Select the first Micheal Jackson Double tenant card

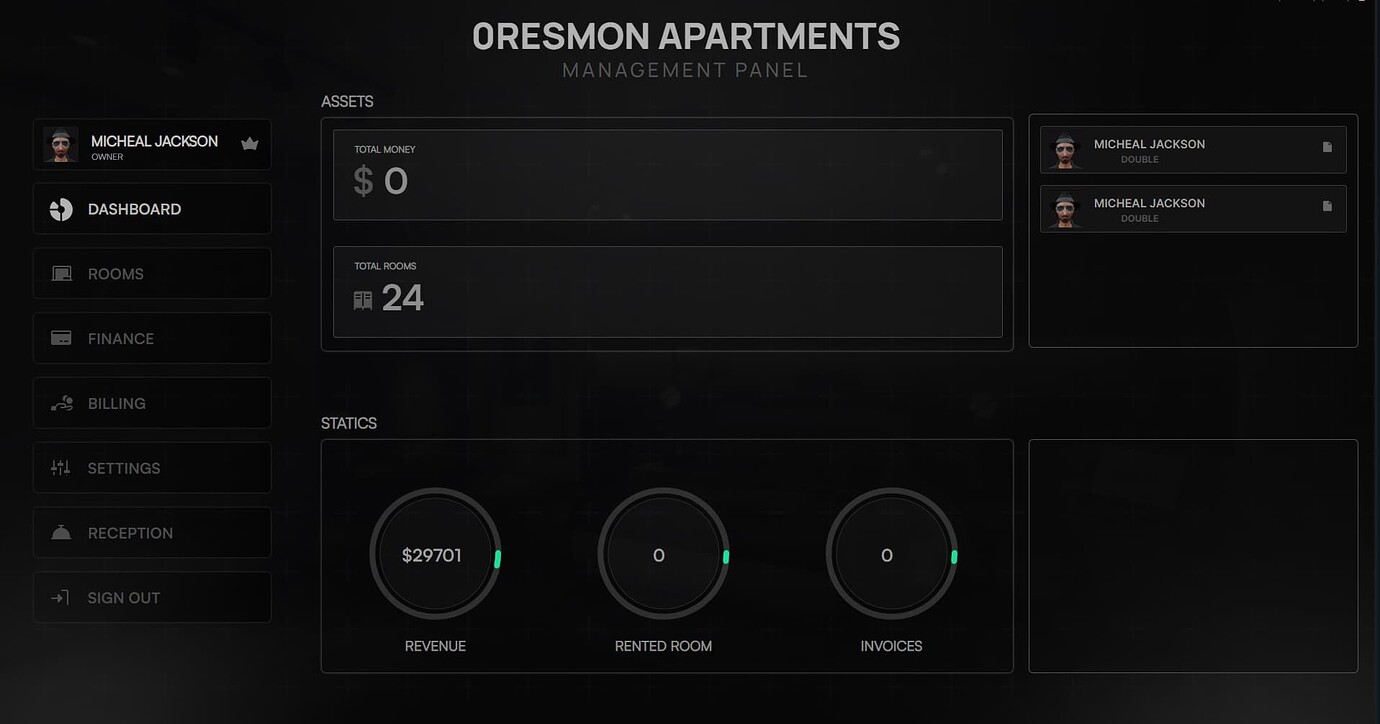1192,149
